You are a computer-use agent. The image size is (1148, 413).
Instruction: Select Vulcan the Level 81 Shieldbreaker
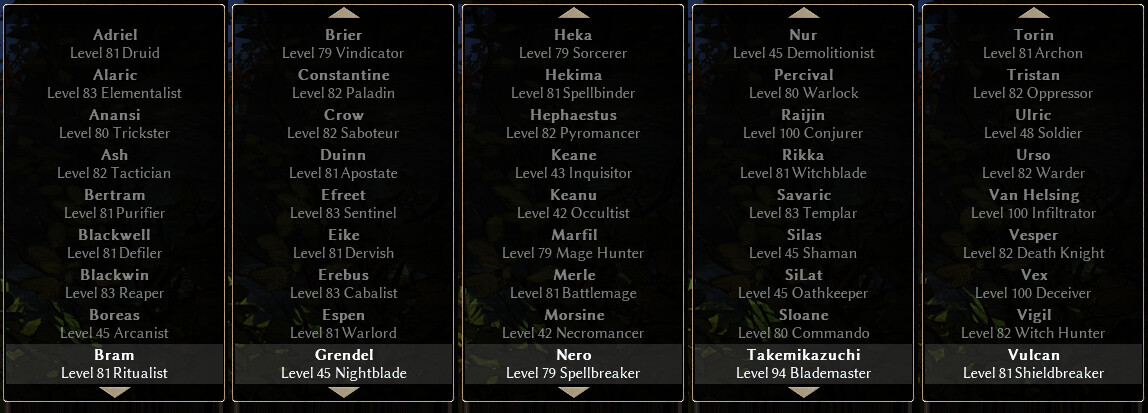1033,364
